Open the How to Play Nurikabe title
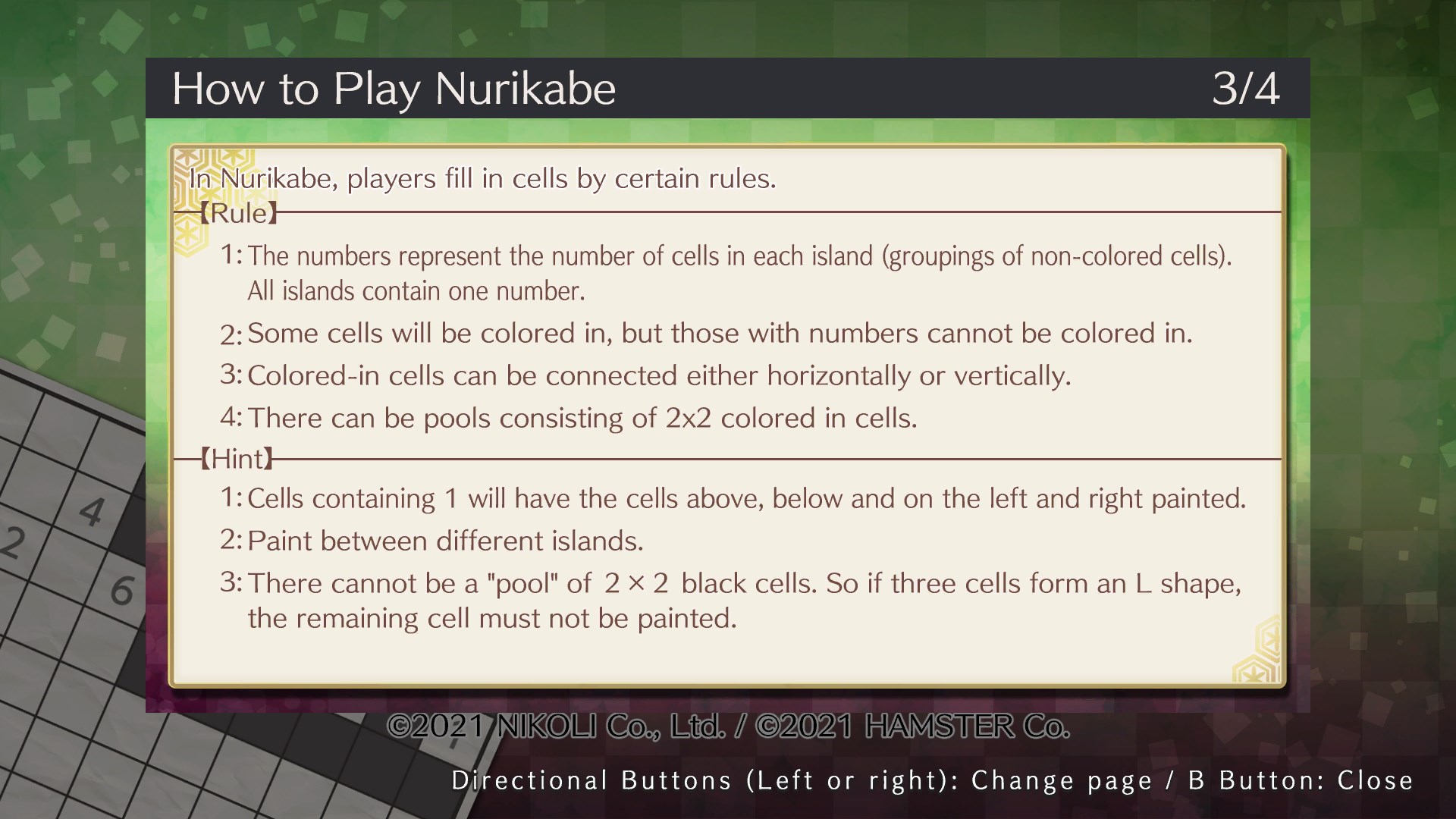This screenshot has height=819, width=1456. [394, 87]
